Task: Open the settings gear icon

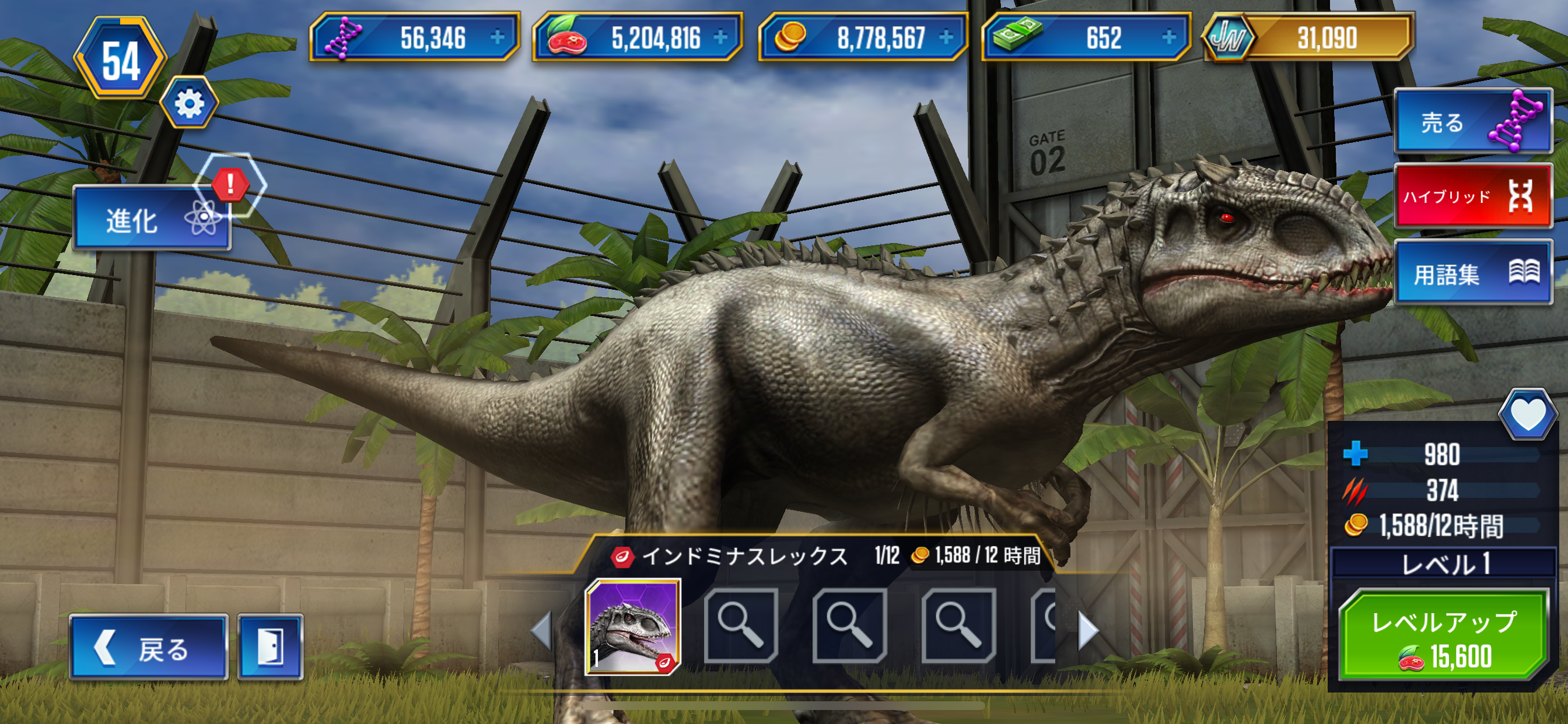Action: coord(188,103)
